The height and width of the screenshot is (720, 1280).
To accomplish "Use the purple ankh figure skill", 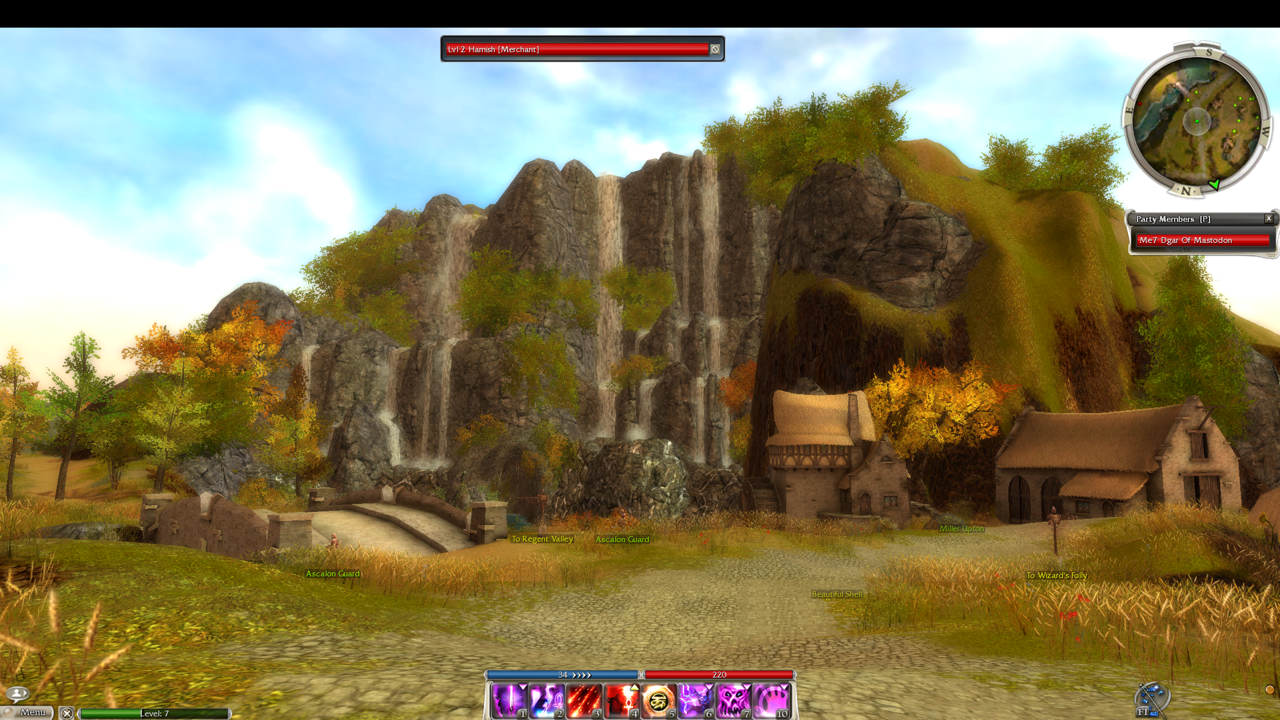I will pos(547,700).
